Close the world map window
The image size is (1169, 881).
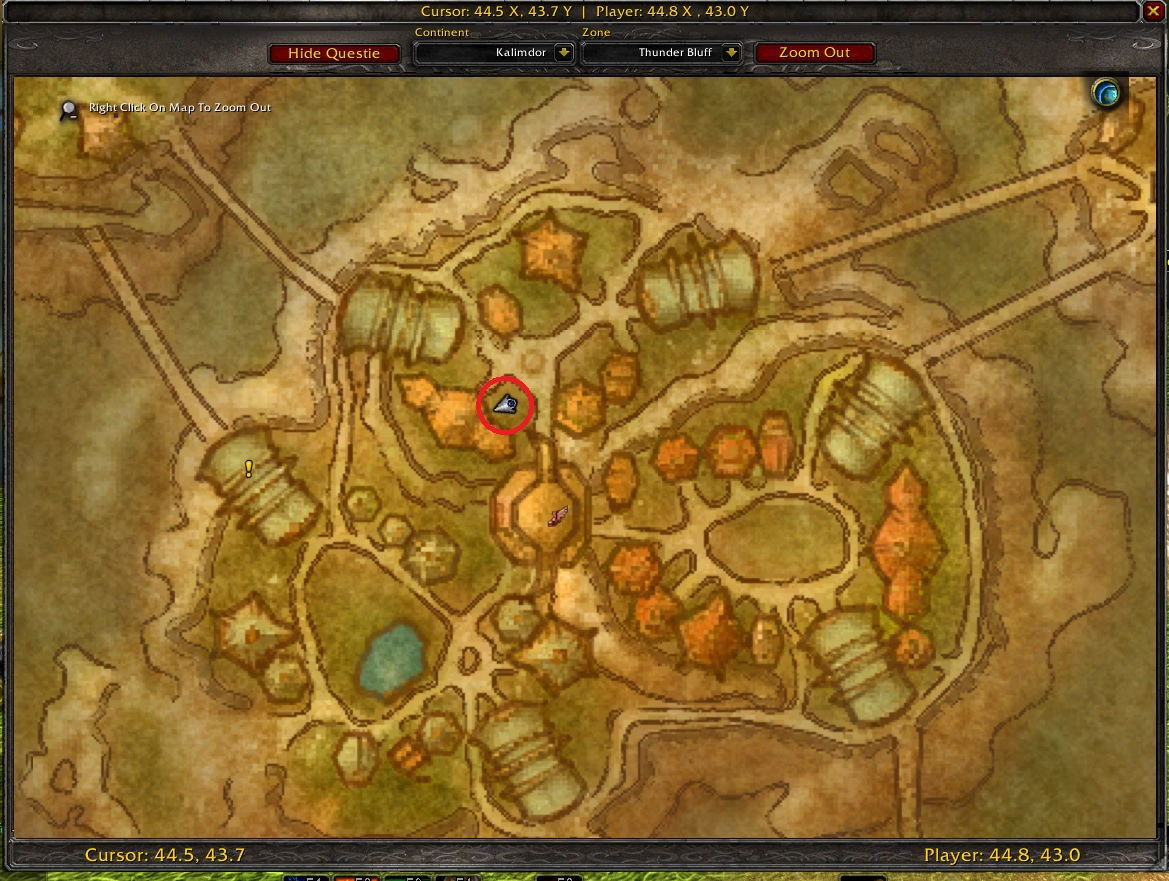pos(1152,12)
